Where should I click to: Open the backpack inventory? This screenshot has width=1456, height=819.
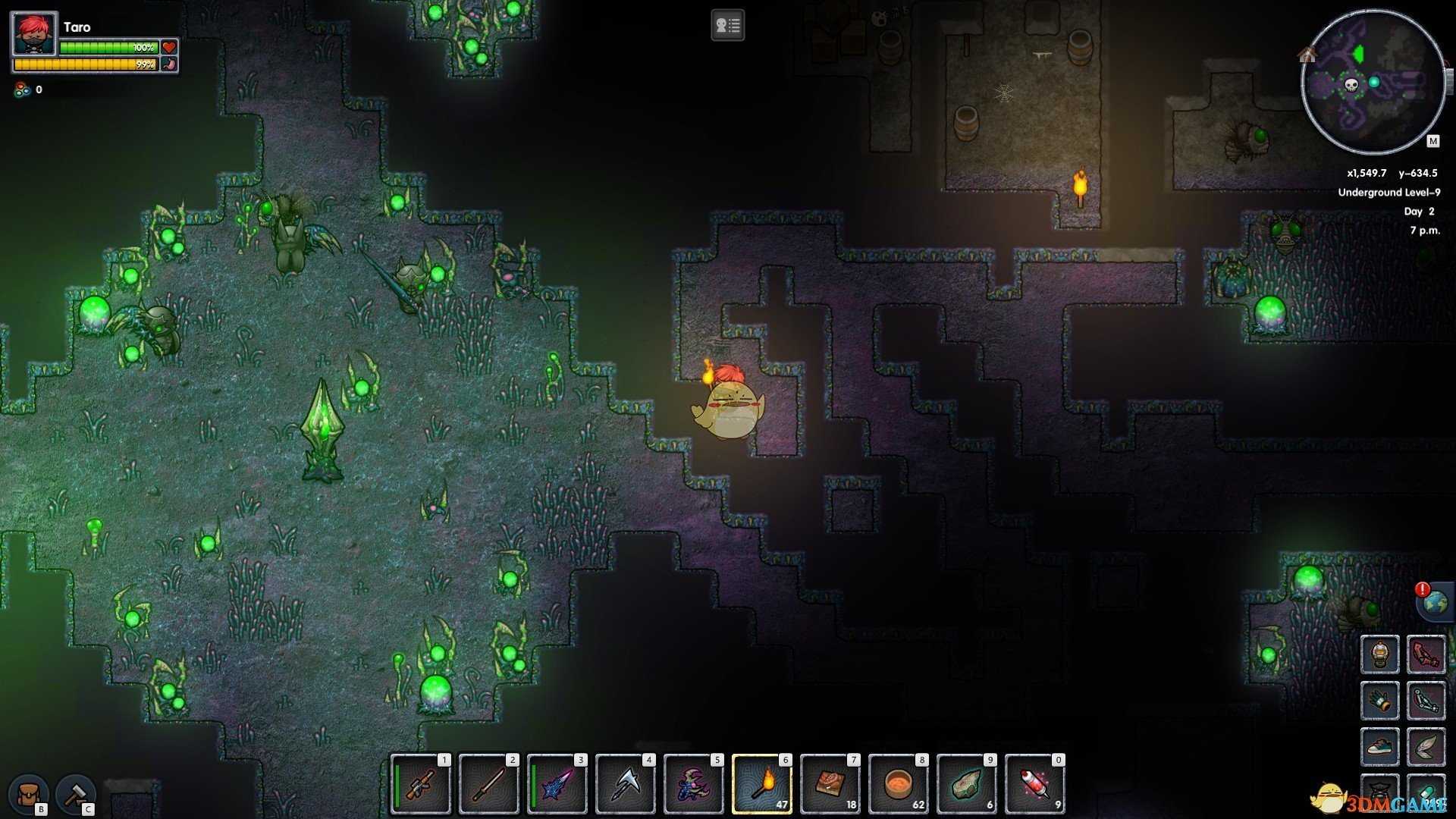pos(29,794)
